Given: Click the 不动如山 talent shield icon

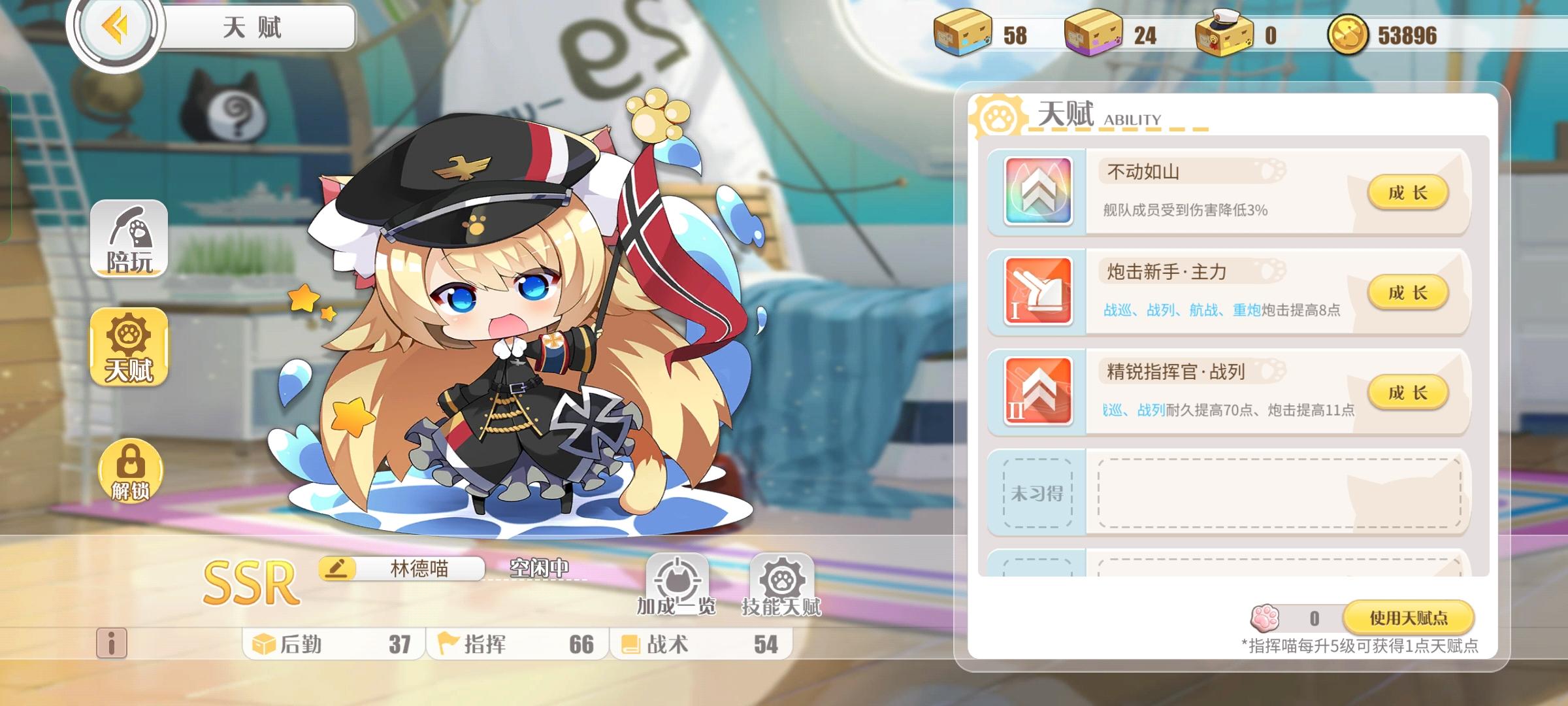Looking at the screenshot, I should click(1039, 192).
